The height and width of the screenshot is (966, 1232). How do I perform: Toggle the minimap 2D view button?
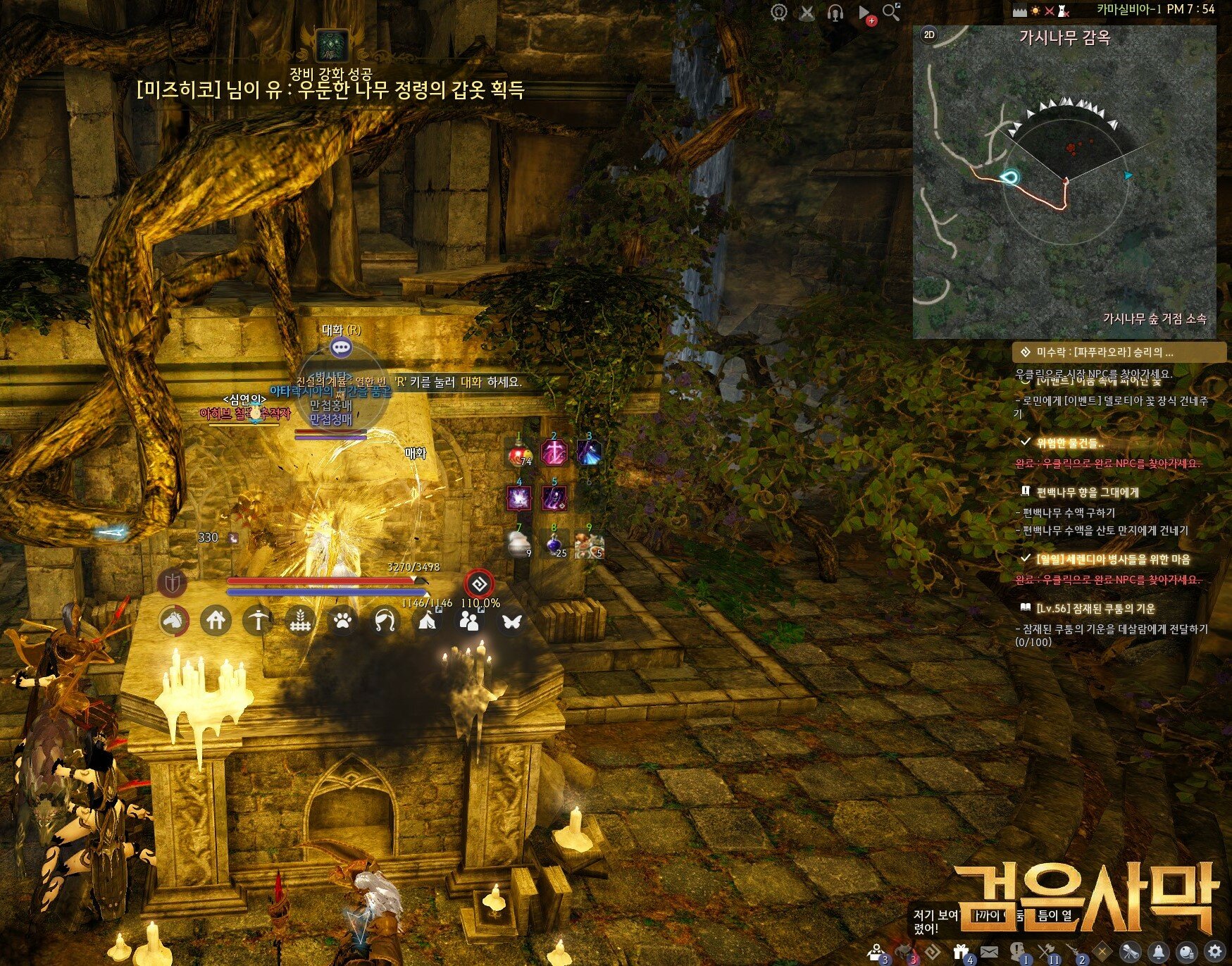click(x=929, y=35)
